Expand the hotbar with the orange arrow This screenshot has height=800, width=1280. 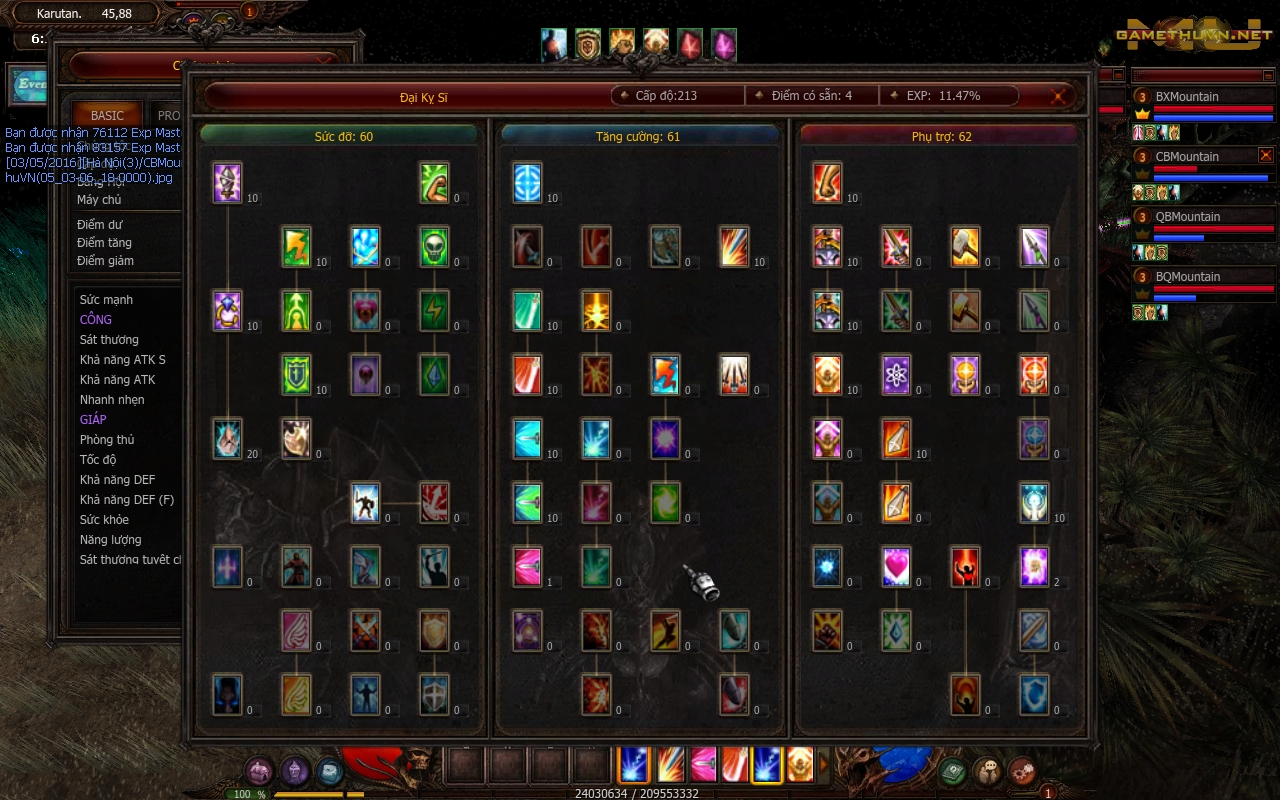(x=824, y=765)
